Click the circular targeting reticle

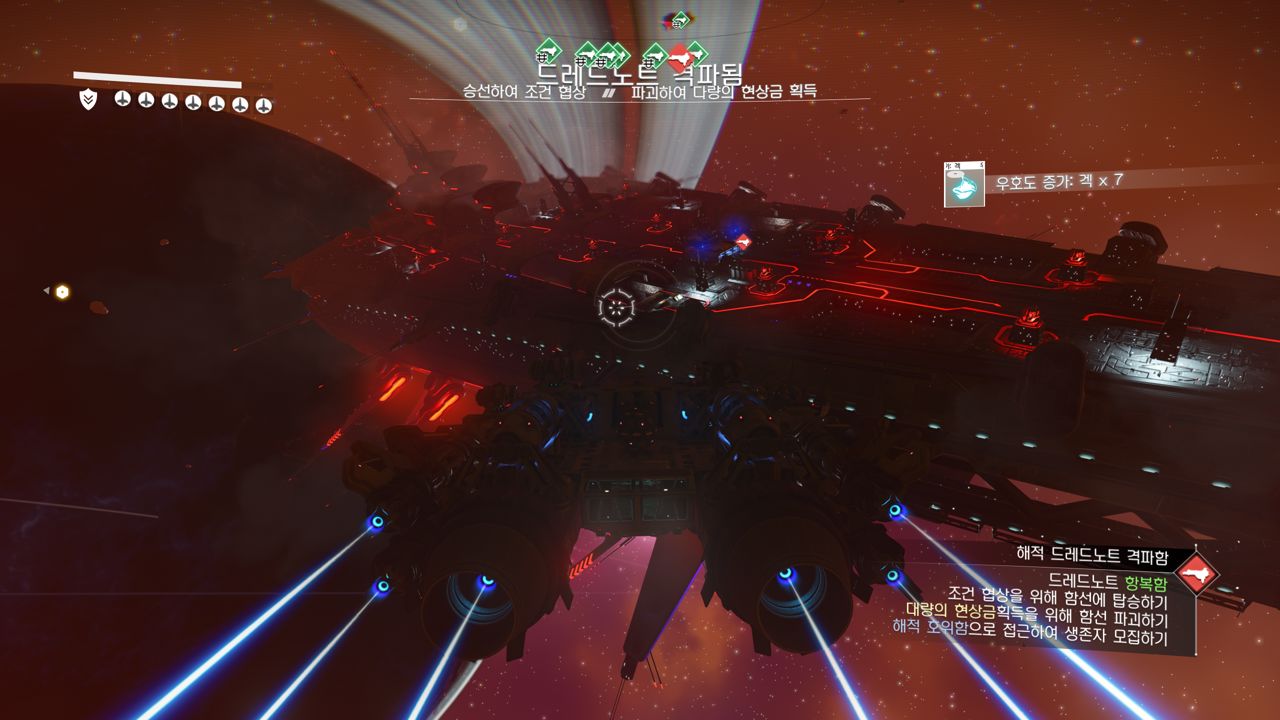point(616,307)
